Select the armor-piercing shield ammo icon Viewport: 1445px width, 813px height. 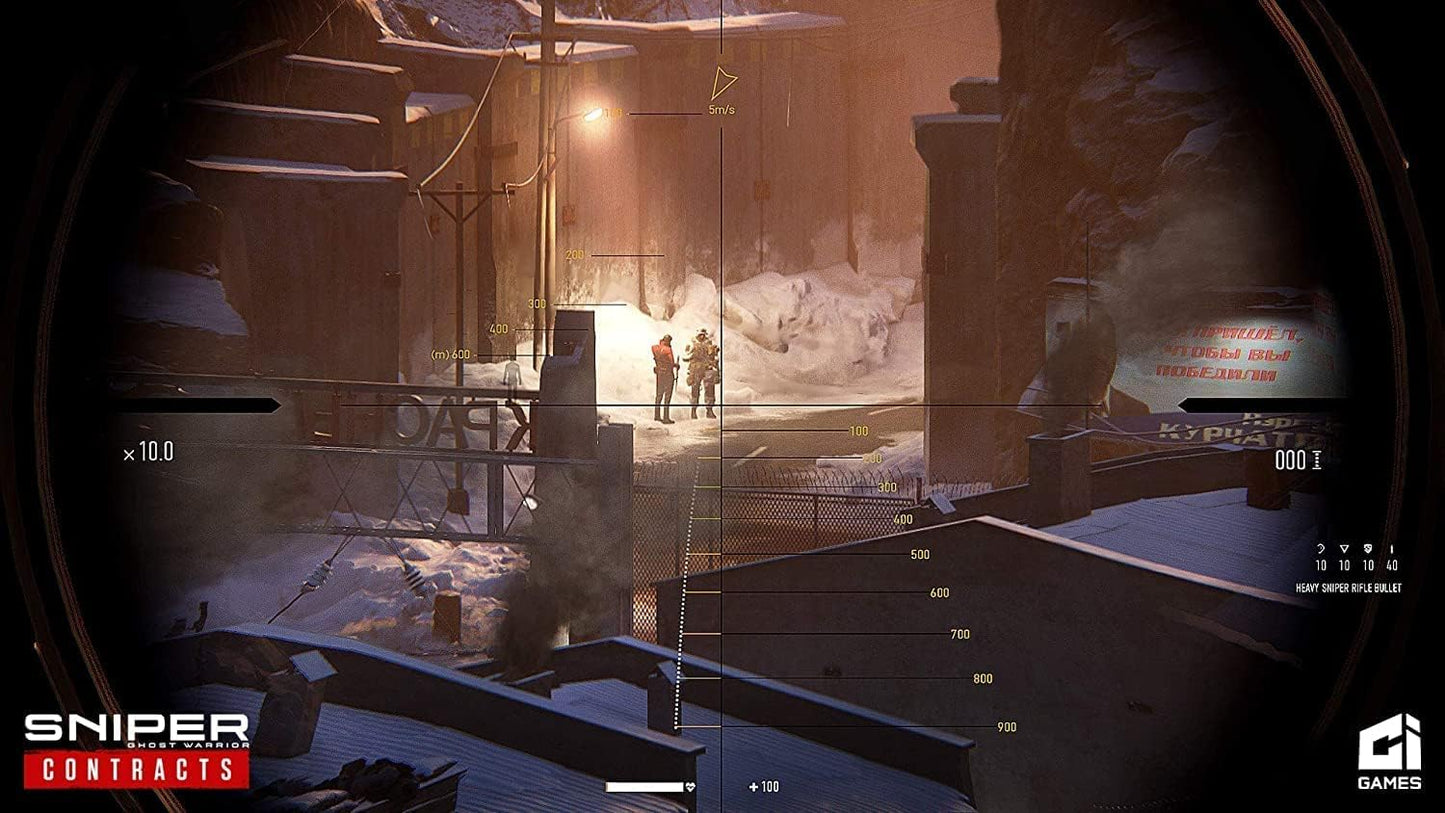pyautogui.click(x=1368, y=548)
